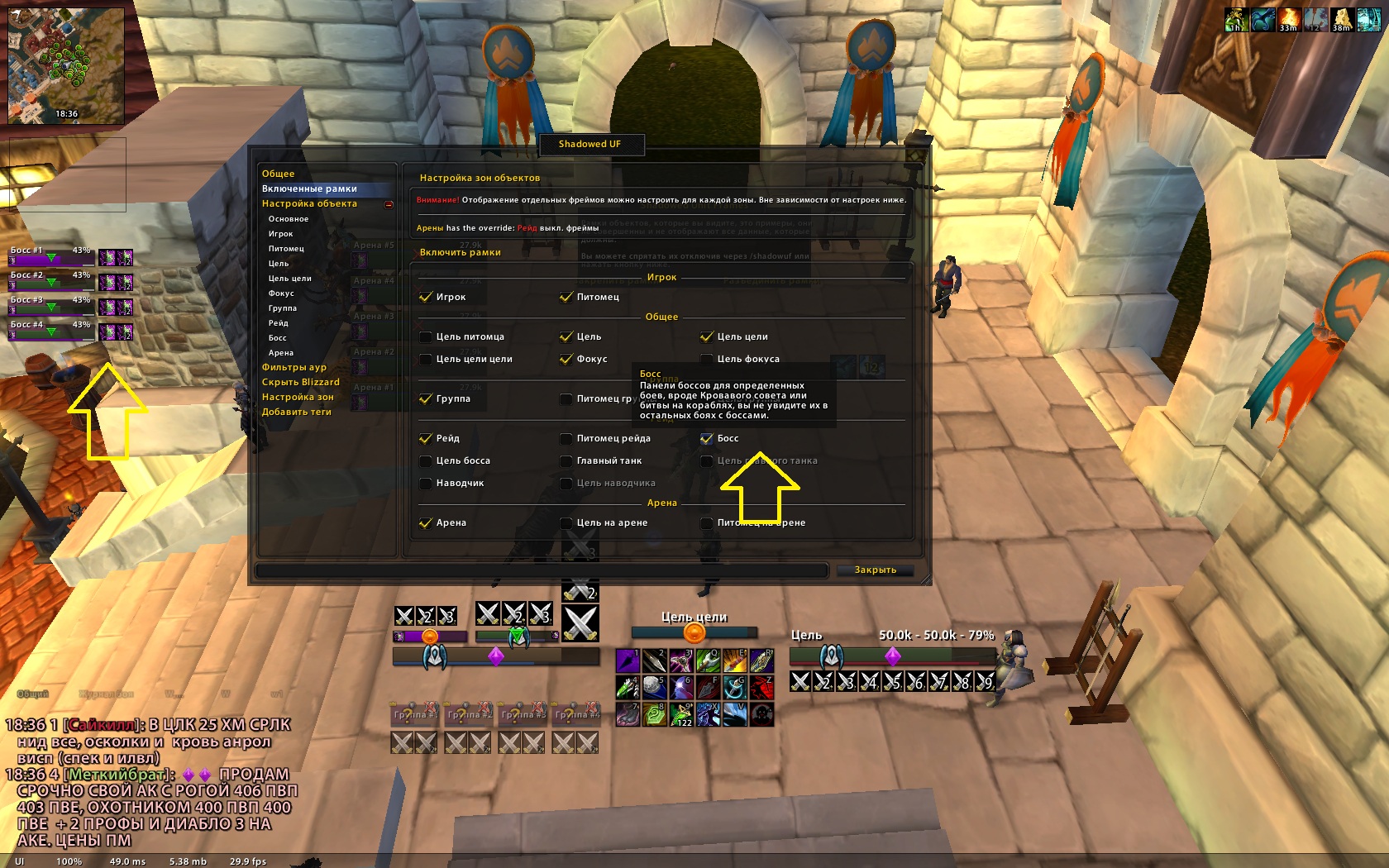The image size is (1389, 868).
Task: Go to Скрыть Blizzard settings
Action: (x=300, y=383)
